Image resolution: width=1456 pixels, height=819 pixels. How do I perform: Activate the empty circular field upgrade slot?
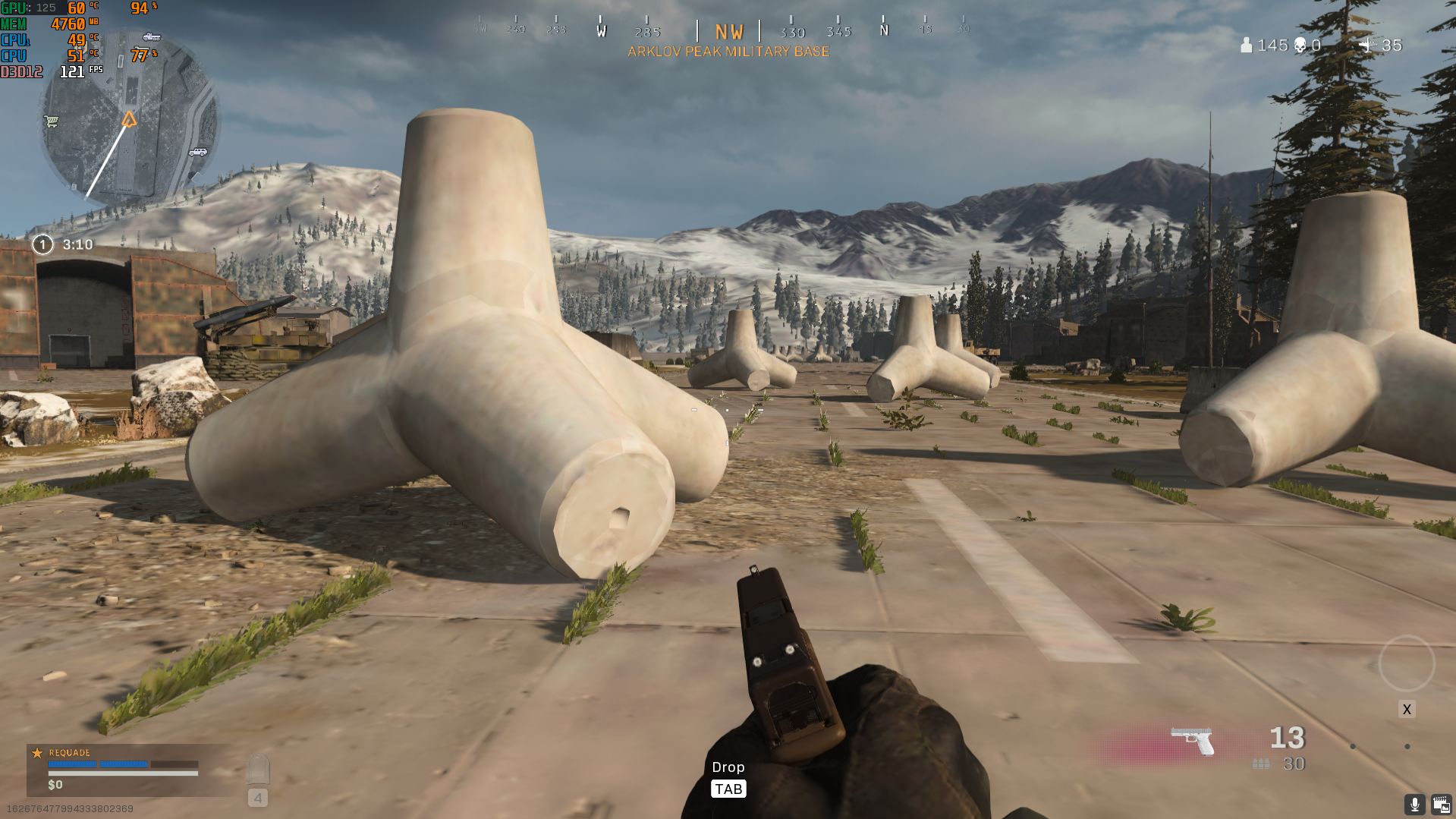(1406, 663)
